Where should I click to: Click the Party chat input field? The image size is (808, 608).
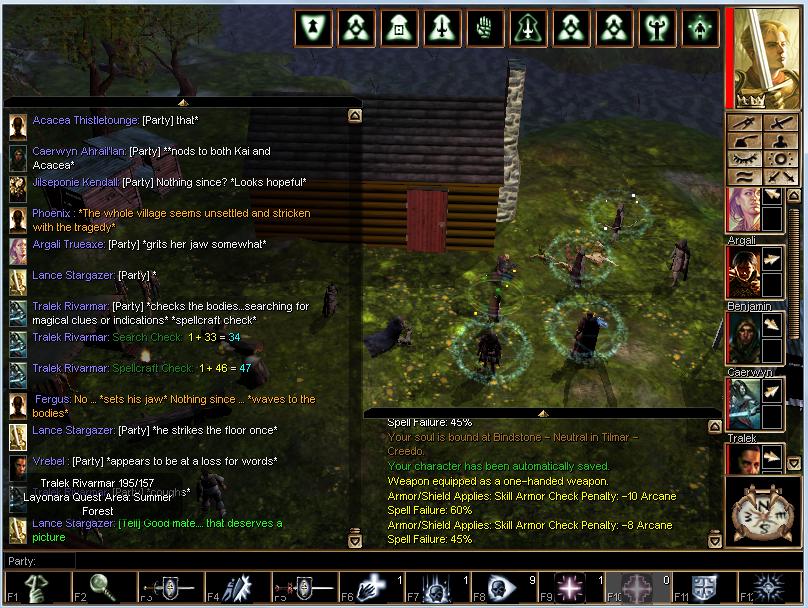(x=380, y=561)
